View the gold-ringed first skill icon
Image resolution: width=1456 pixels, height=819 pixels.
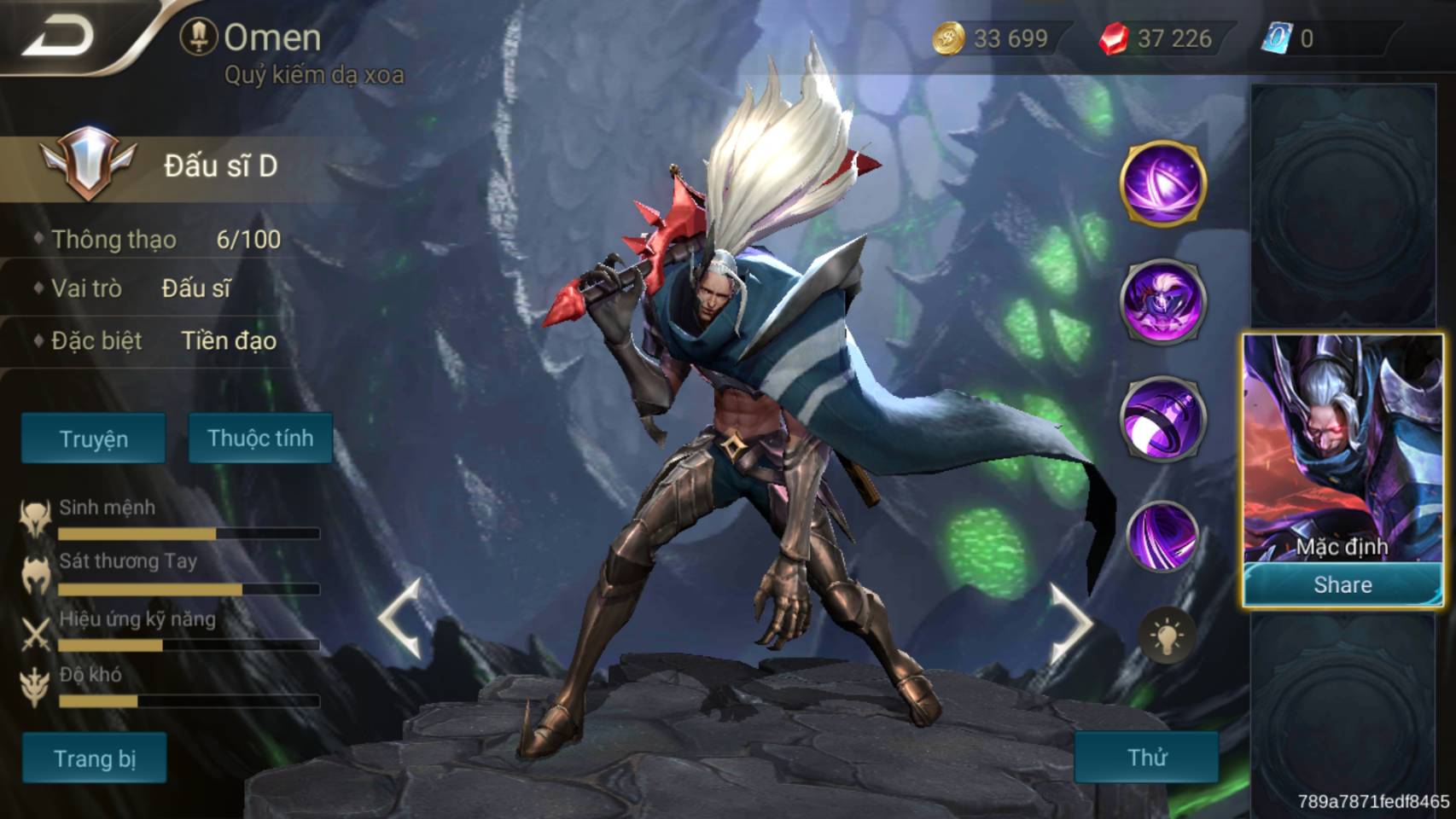pos(1162,184)
